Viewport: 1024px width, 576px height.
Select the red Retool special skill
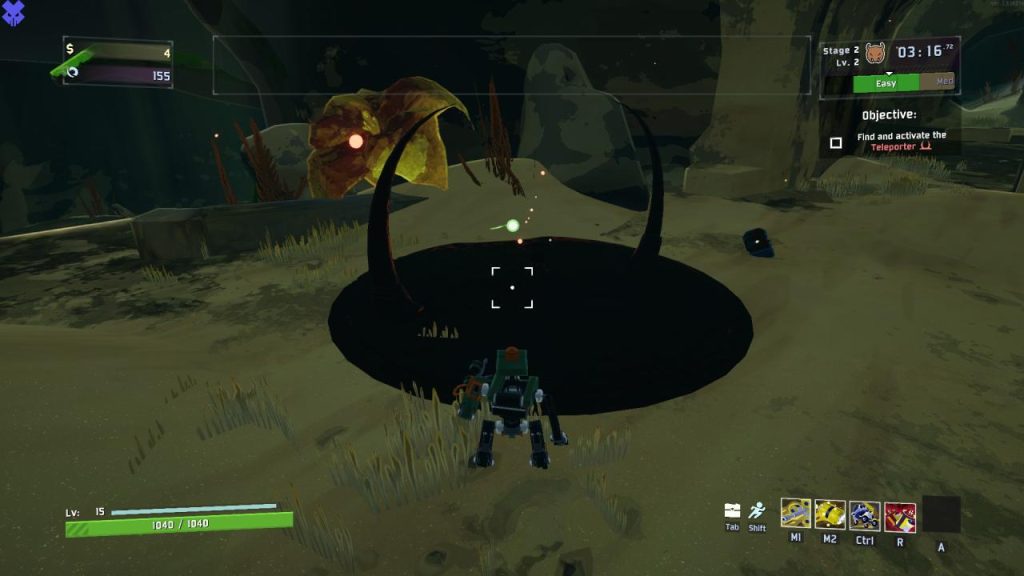click(x=900, y=515)
